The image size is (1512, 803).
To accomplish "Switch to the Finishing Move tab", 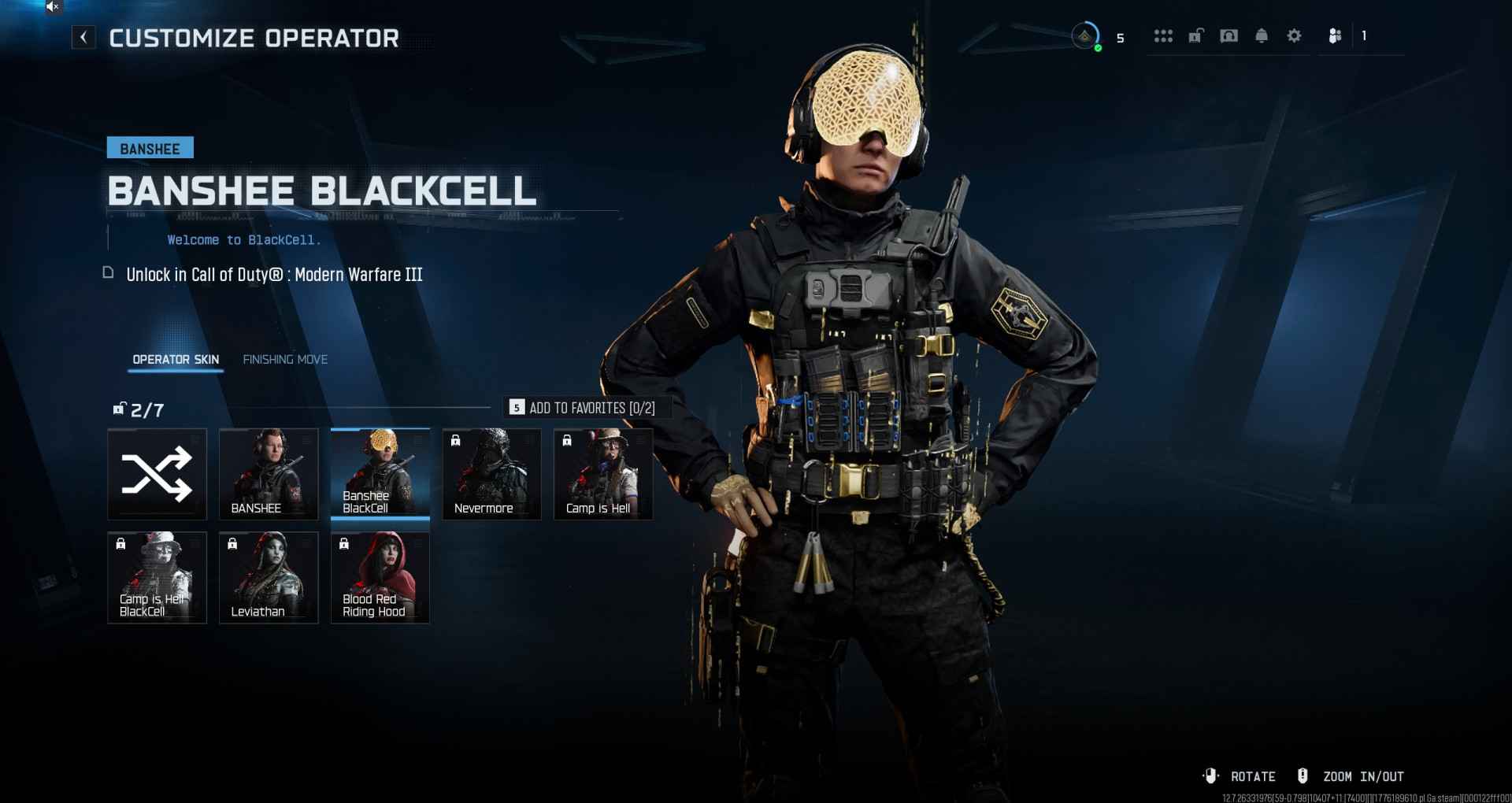I will pyautogui.click(x=285, y=360).
